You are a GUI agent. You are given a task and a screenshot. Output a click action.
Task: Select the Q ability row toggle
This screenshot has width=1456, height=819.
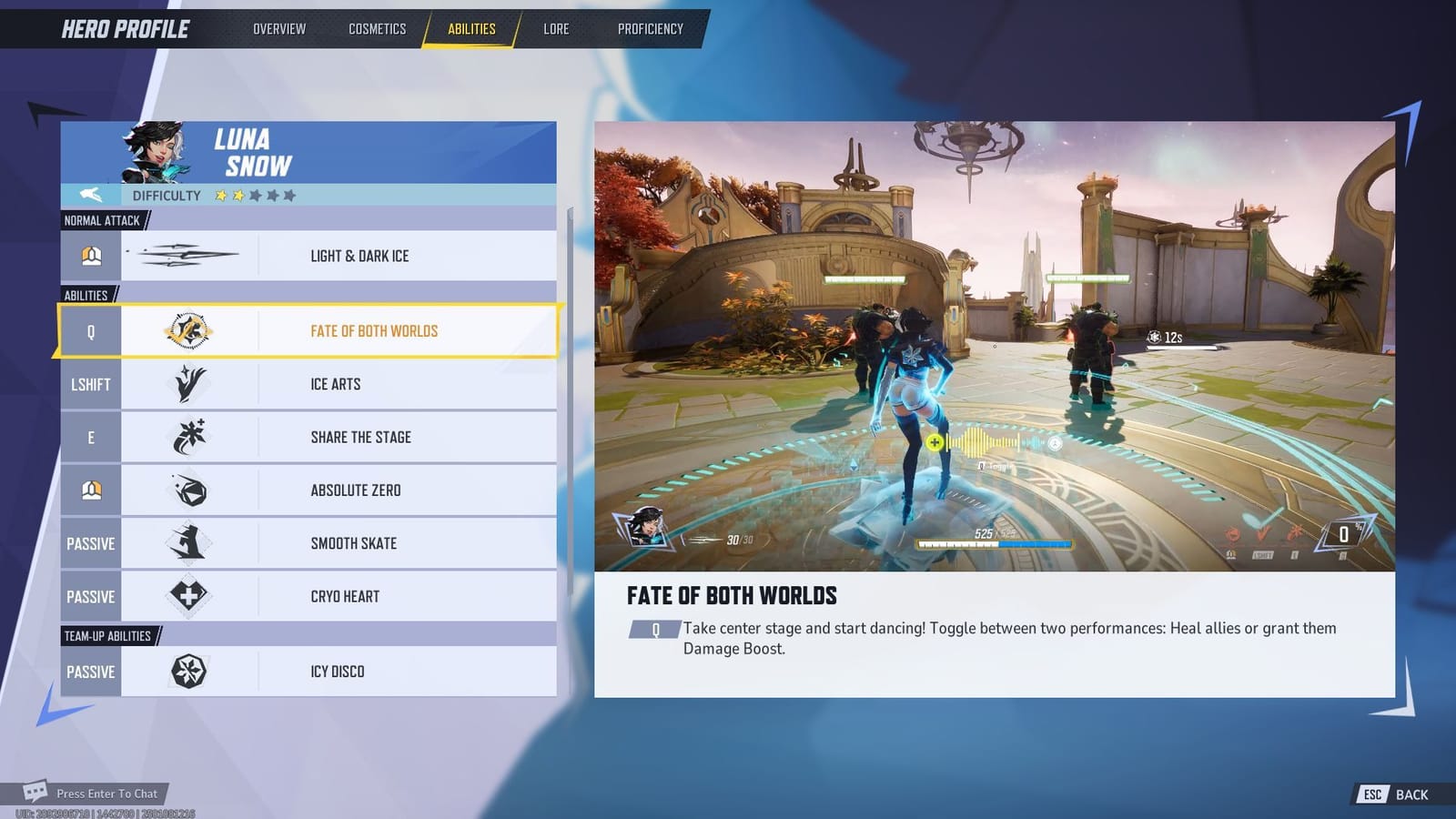pos(90,330)
